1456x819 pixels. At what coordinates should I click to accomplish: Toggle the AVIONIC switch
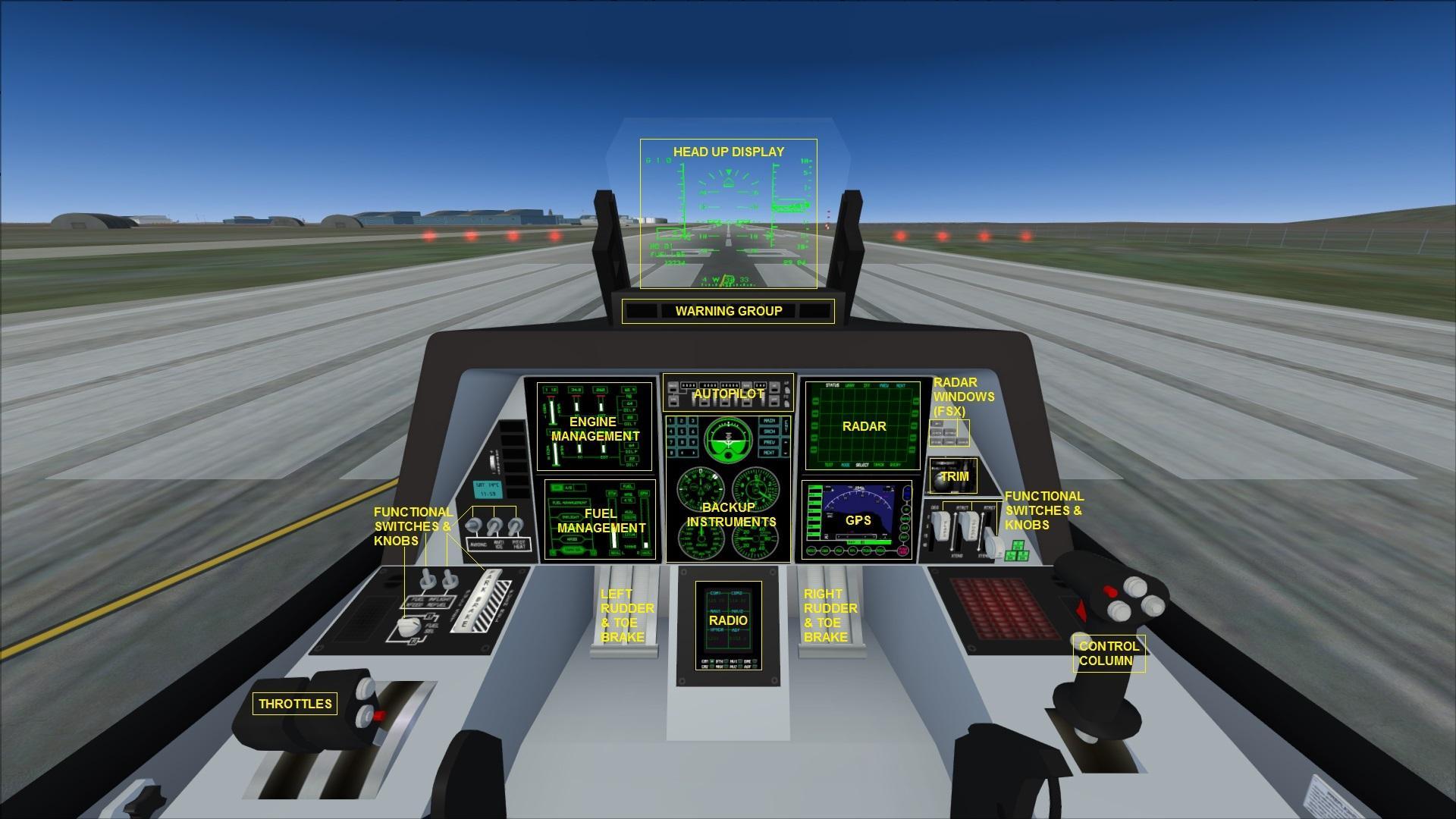pyautogui.click(x=473, y=525)
